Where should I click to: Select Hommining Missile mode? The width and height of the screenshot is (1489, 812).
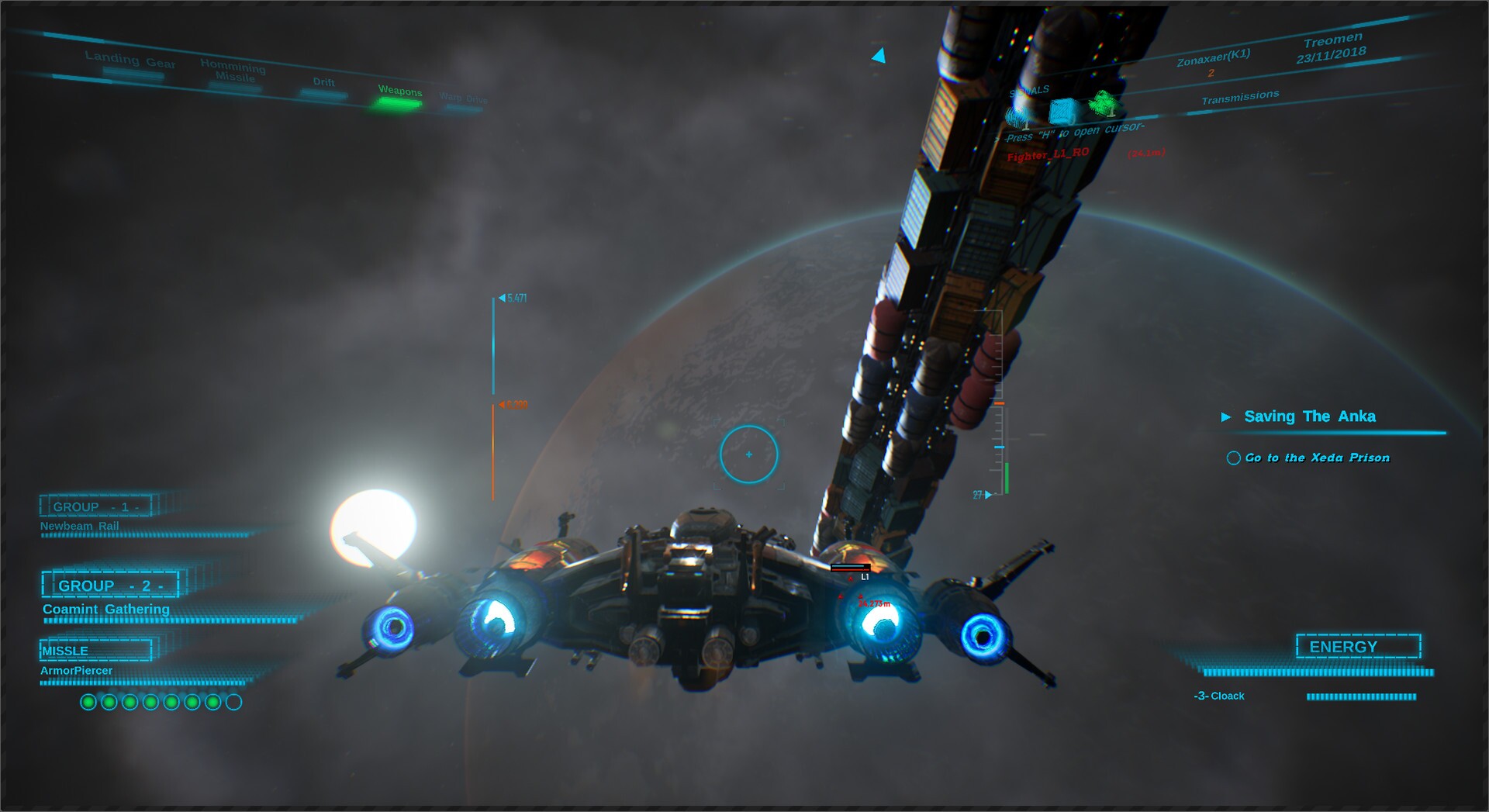point(232,72)
